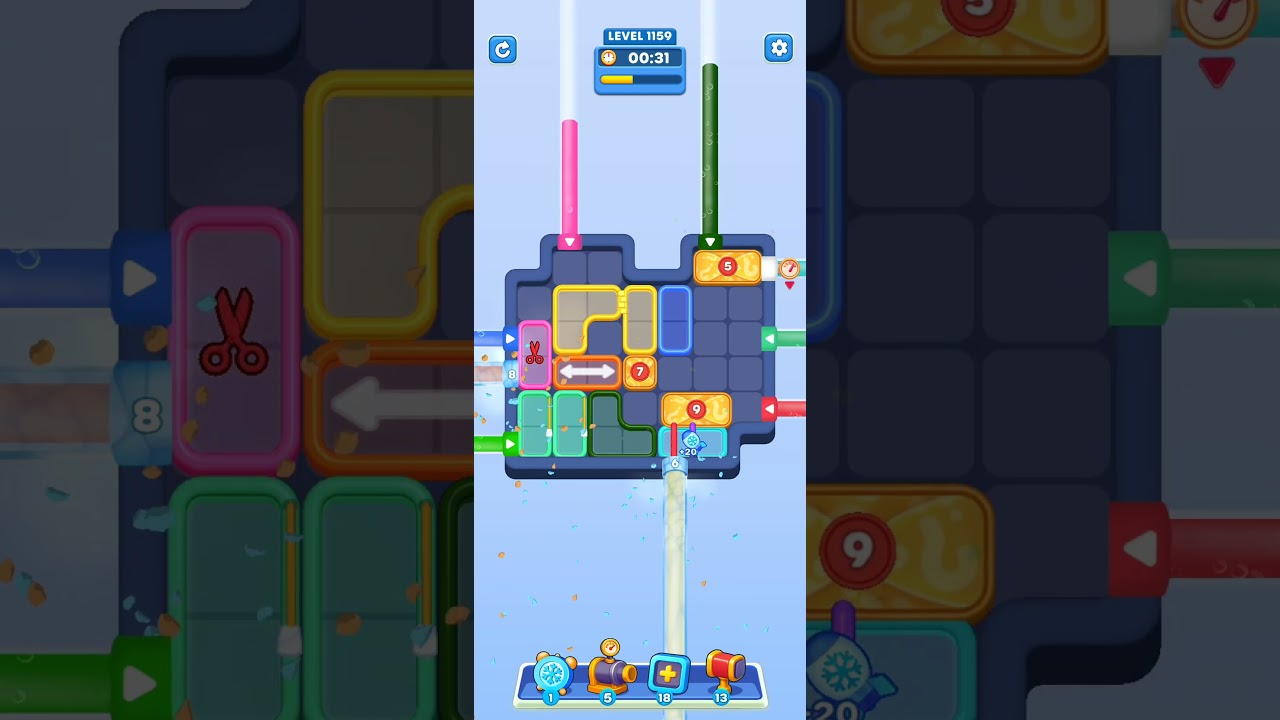Tap the worm tile numbered 7
This screenshot has height=720, width=1280.
(641, 372)
